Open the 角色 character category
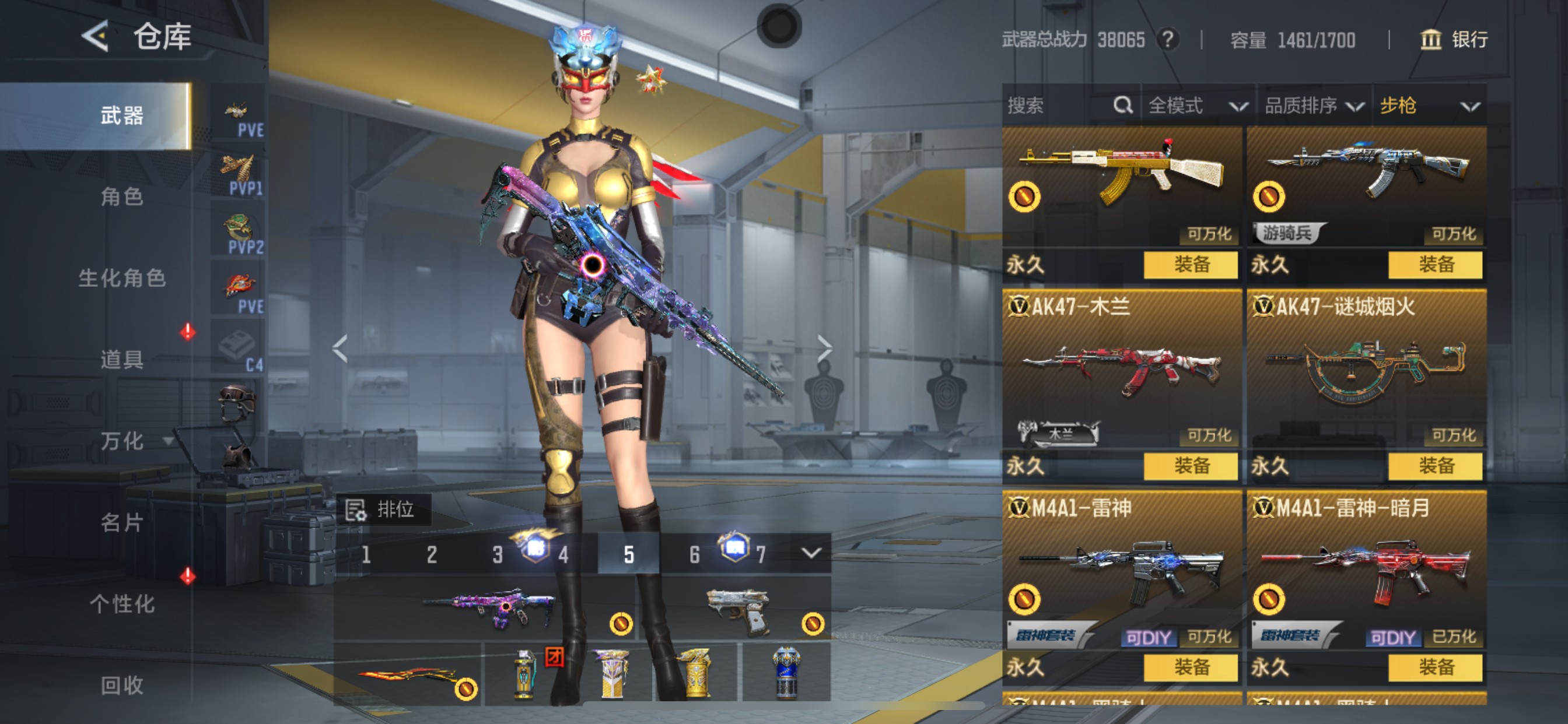The height and width of the screenshot is (724, 1568). tap(122, 196)
